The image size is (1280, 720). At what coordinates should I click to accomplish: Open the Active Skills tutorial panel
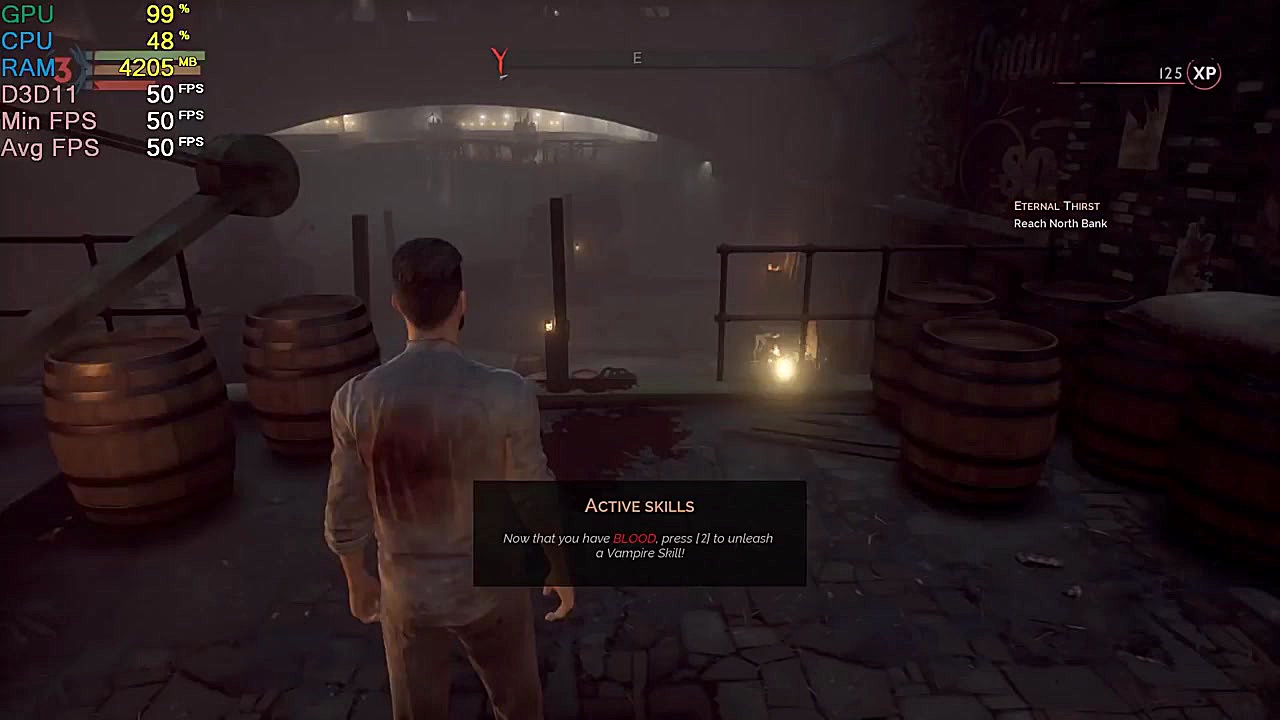(x=639, y=532)
